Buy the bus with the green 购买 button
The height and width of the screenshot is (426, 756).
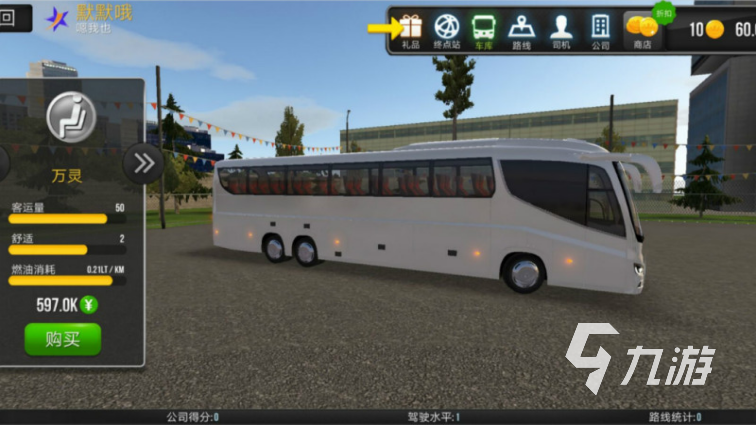coord(62,339)
